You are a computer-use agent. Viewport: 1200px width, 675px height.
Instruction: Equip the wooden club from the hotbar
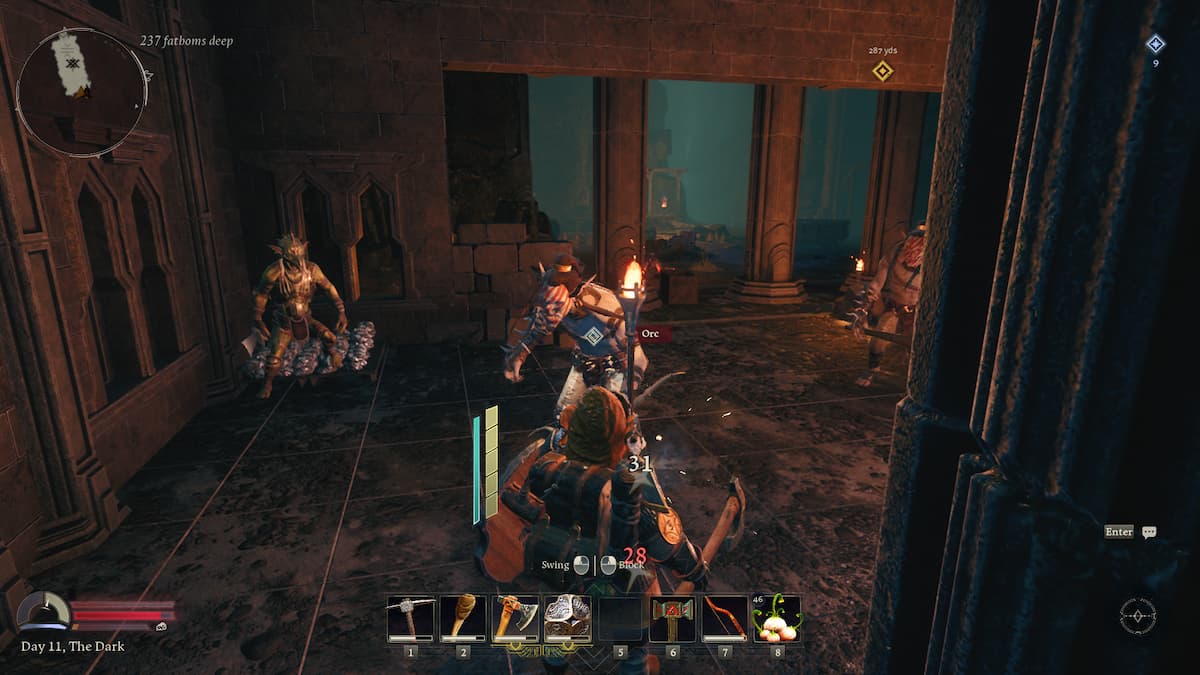[x=463, y=618]
